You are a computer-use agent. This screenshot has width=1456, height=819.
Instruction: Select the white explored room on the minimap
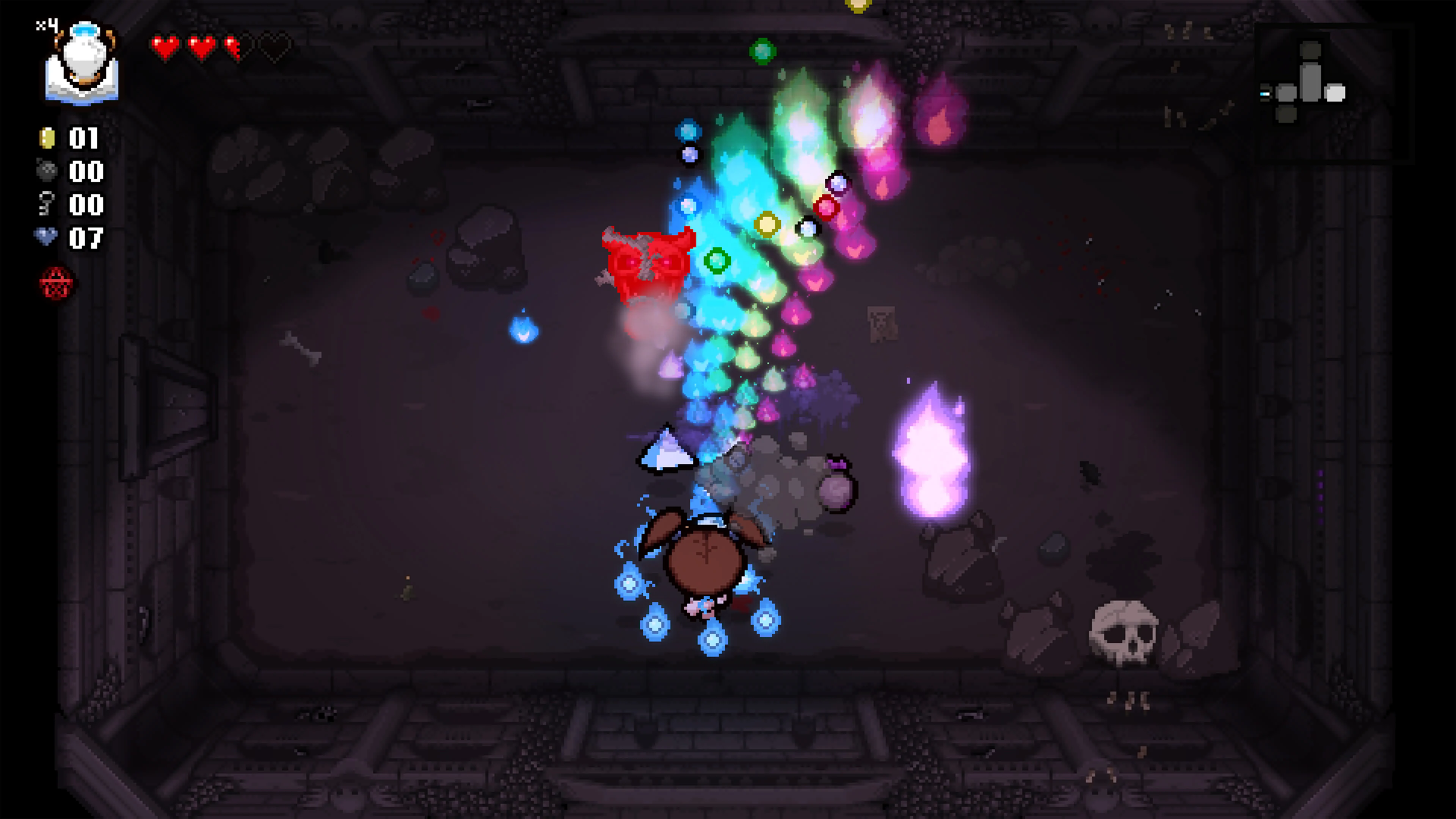pyautogui.click(x=1335, y=94)
